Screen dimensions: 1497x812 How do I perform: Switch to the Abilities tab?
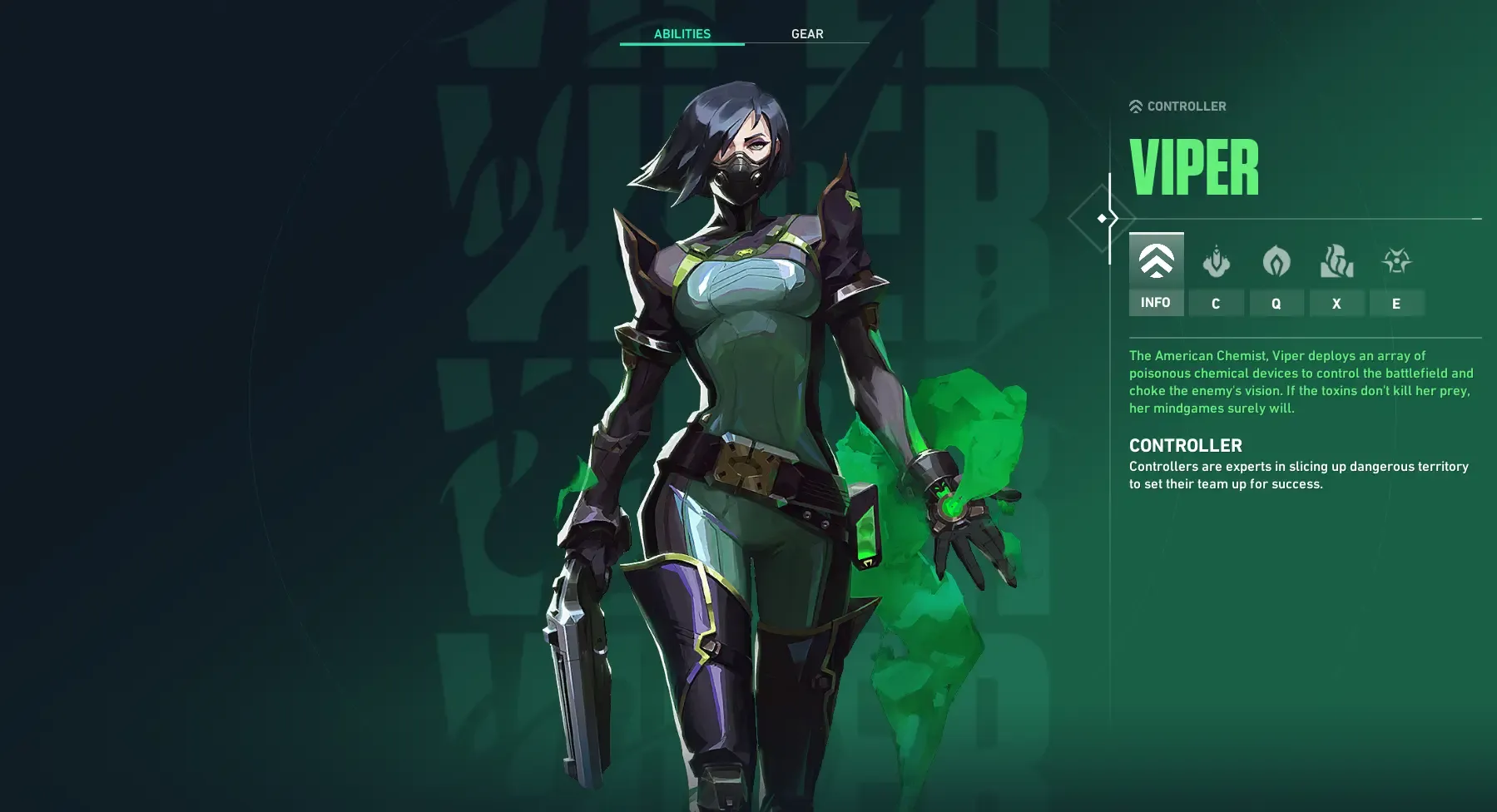point(682,34)
